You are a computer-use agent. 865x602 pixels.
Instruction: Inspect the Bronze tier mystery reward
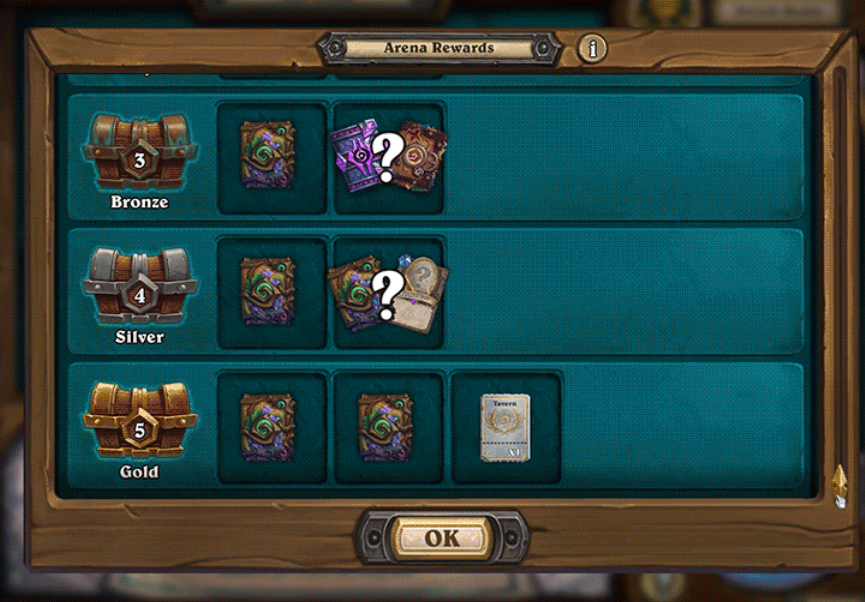[388, 156]
